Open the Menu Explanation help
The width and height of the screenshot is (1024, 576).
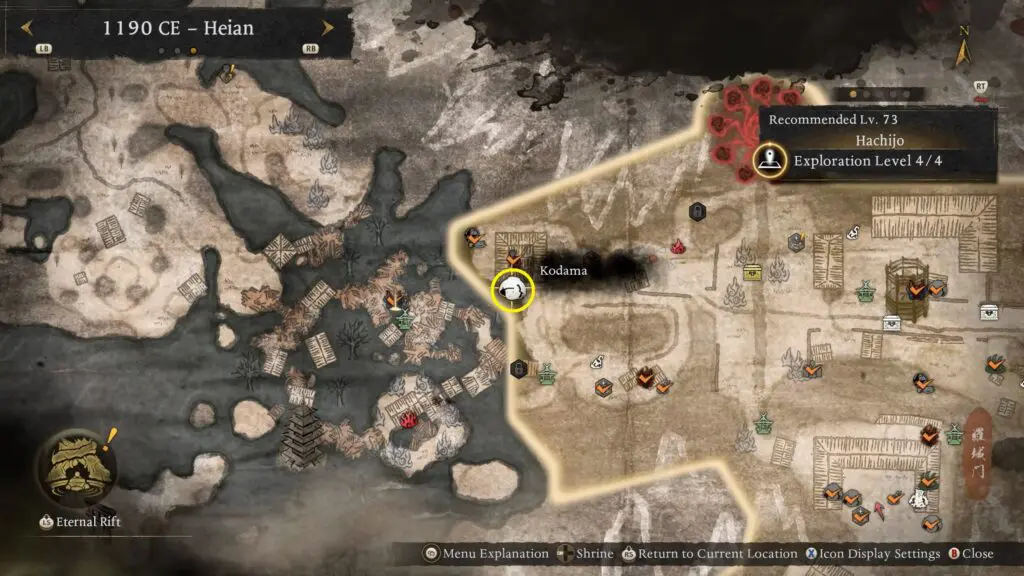click(x=488, y=554)
